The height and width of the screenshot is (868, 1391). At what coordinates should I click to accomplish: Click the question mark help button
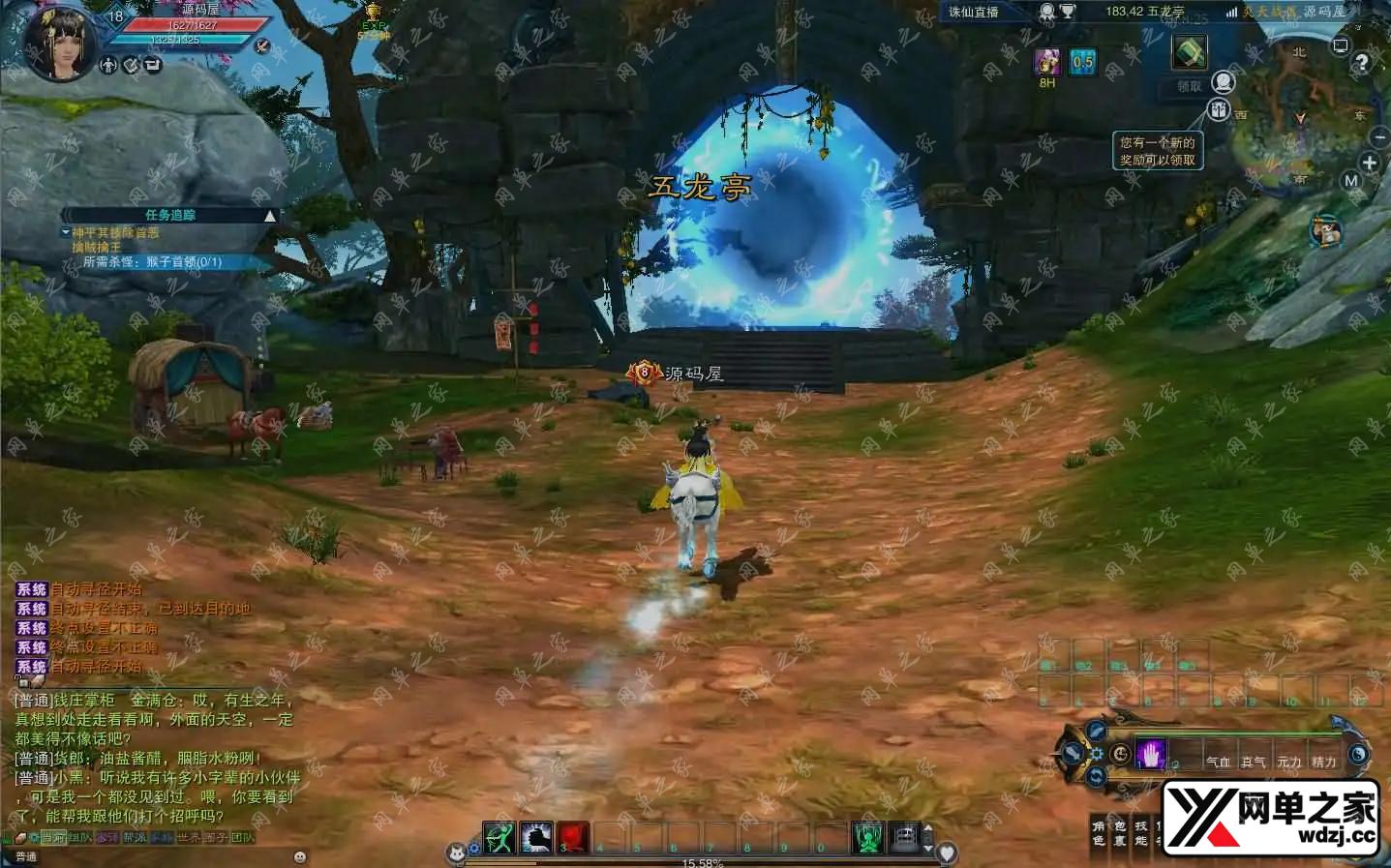pos(1362,63)
